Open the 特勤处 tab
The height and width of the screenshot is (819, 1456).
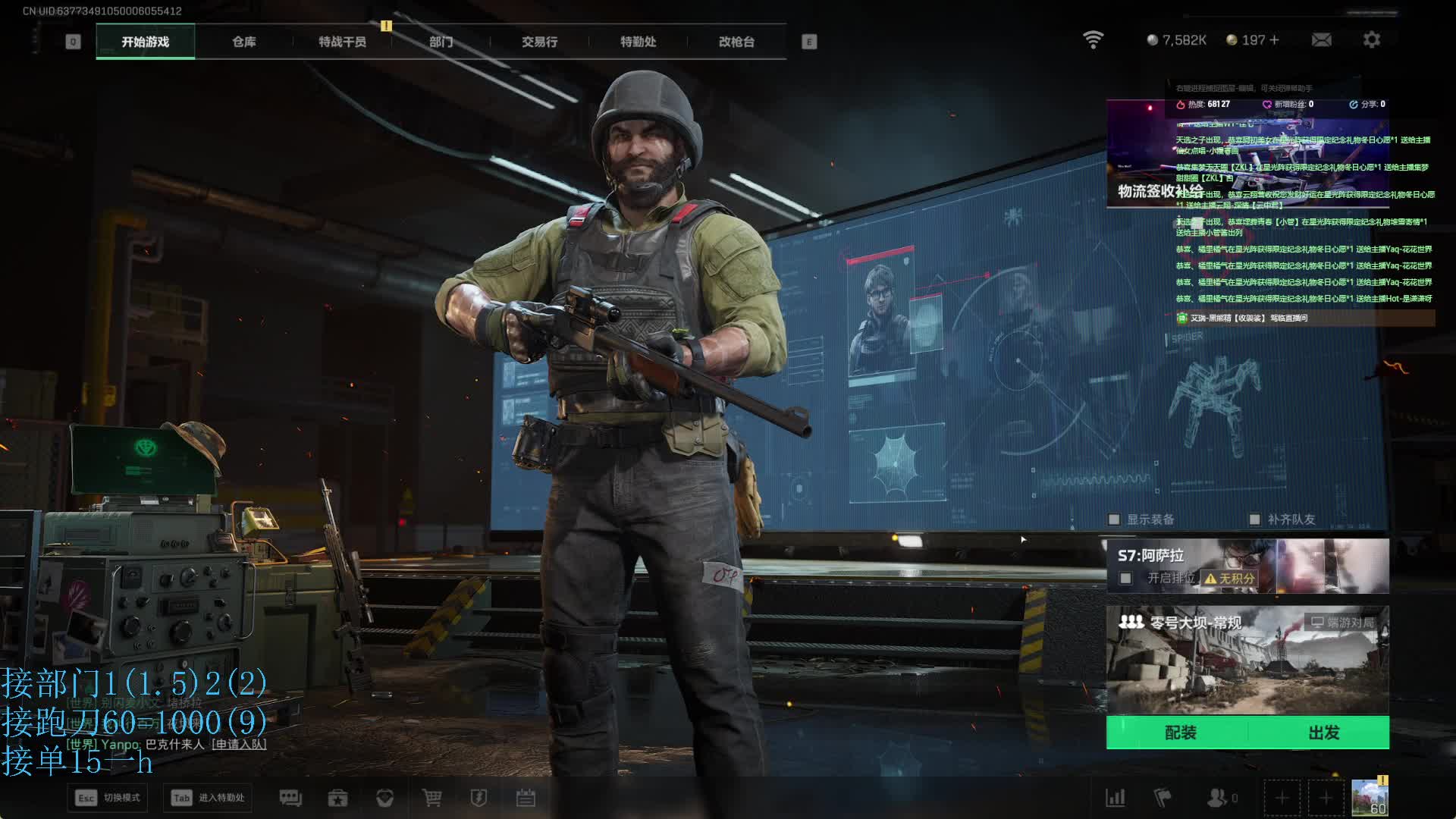click(638, 42)
